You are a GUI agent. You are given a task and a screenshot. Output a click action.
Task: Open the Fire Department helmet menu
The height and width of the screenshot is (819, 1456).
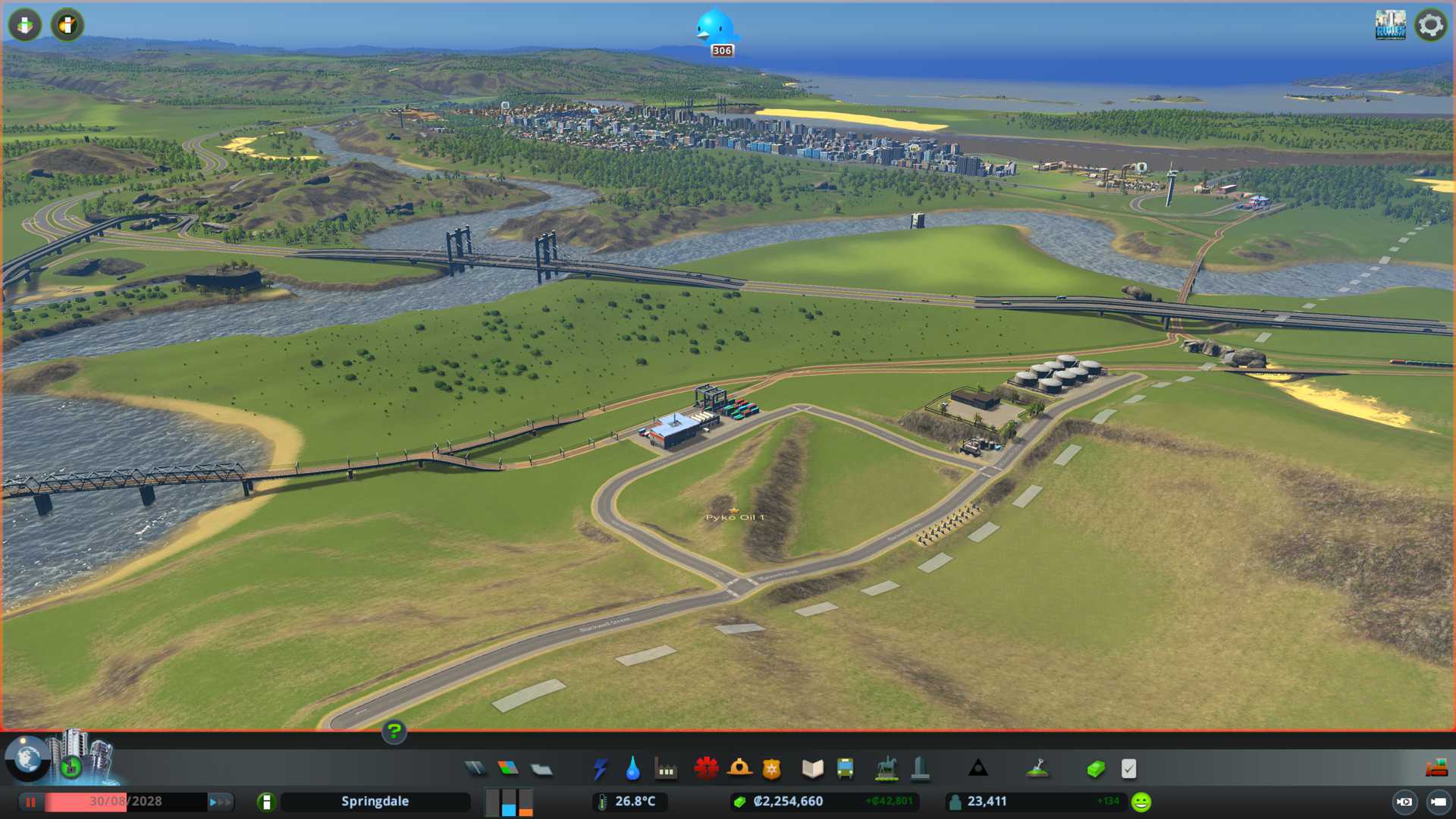click(x=739, y=769)
